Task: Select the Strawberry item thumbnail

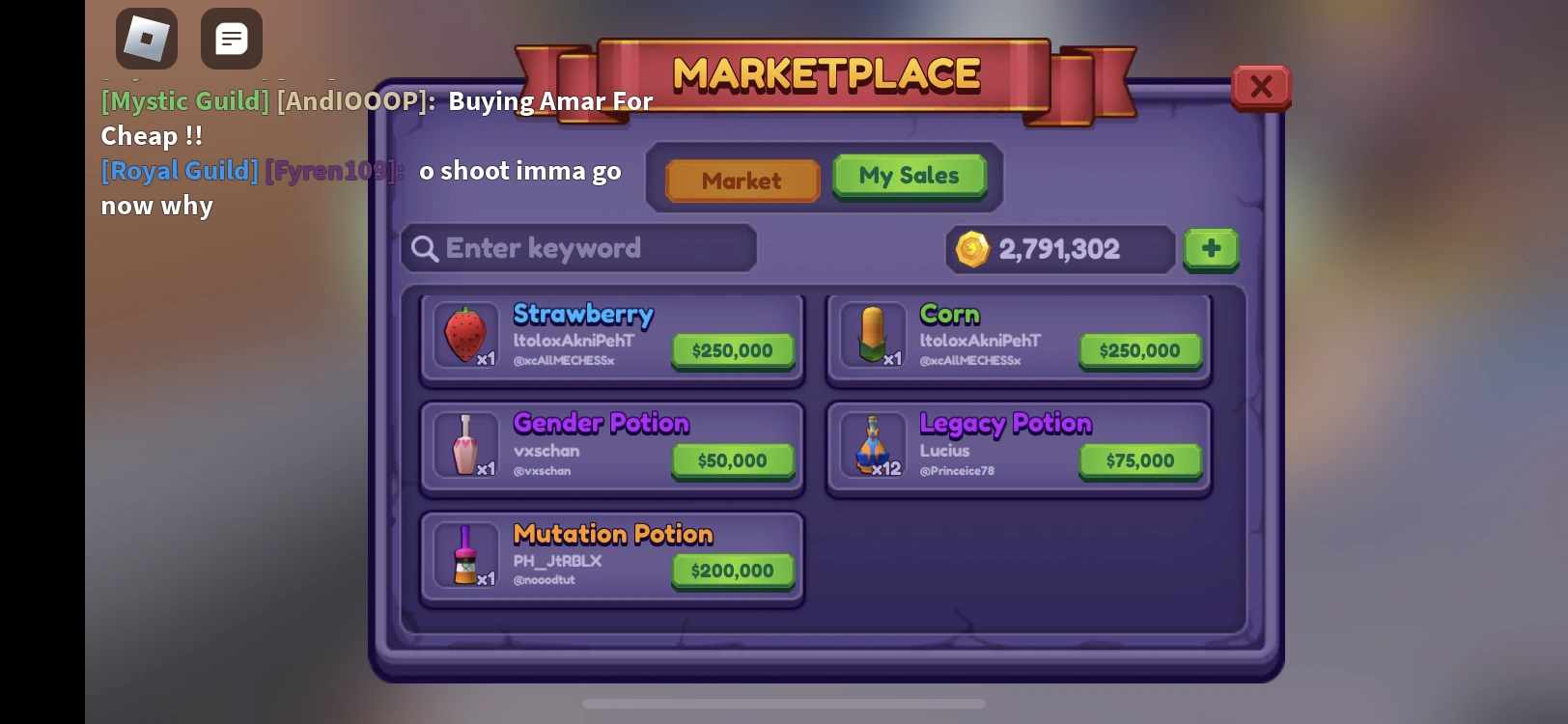Action: [x=467, y=336]
